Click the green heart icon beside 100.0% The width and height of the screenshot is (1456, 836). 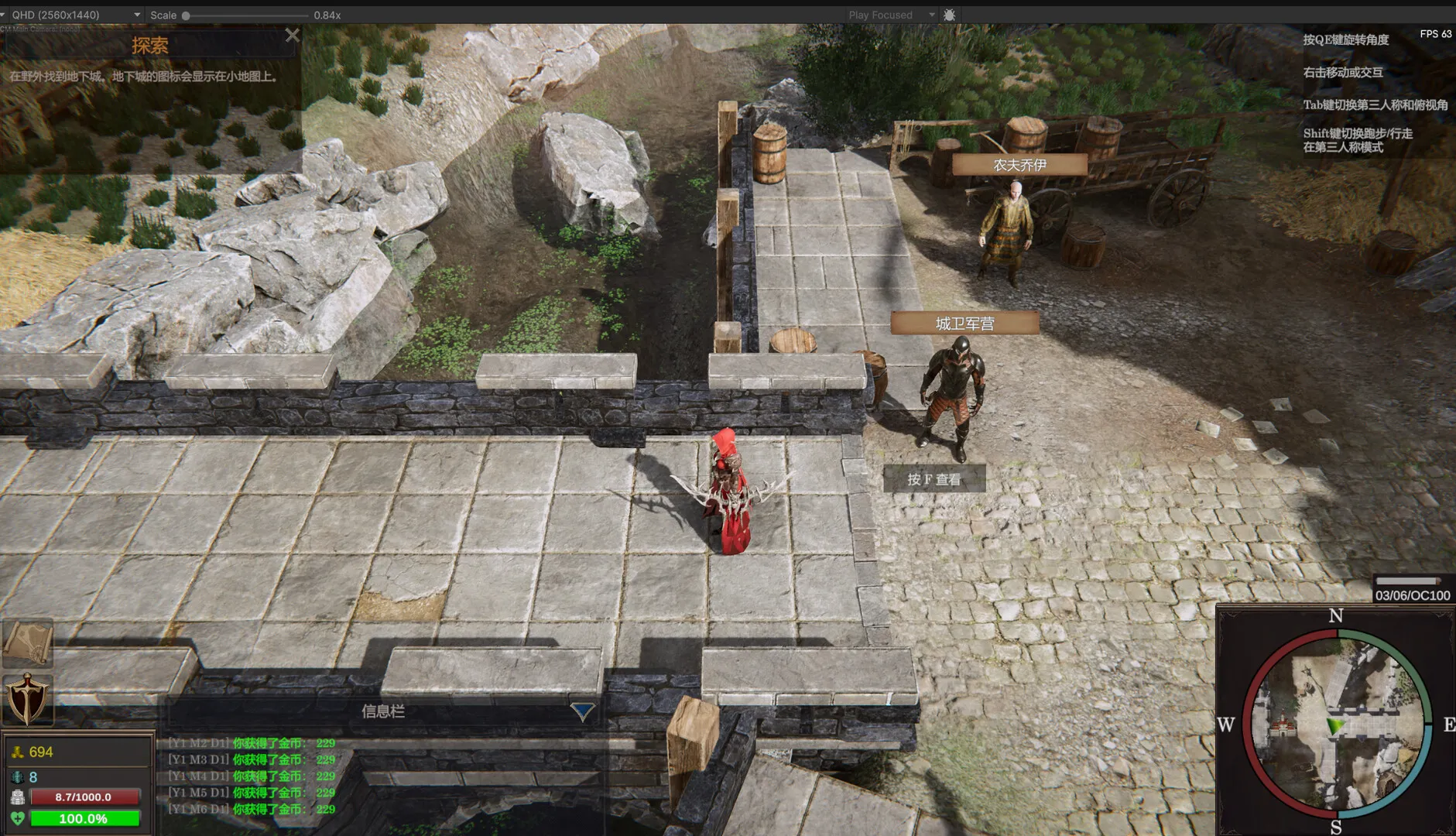(18, 818)
